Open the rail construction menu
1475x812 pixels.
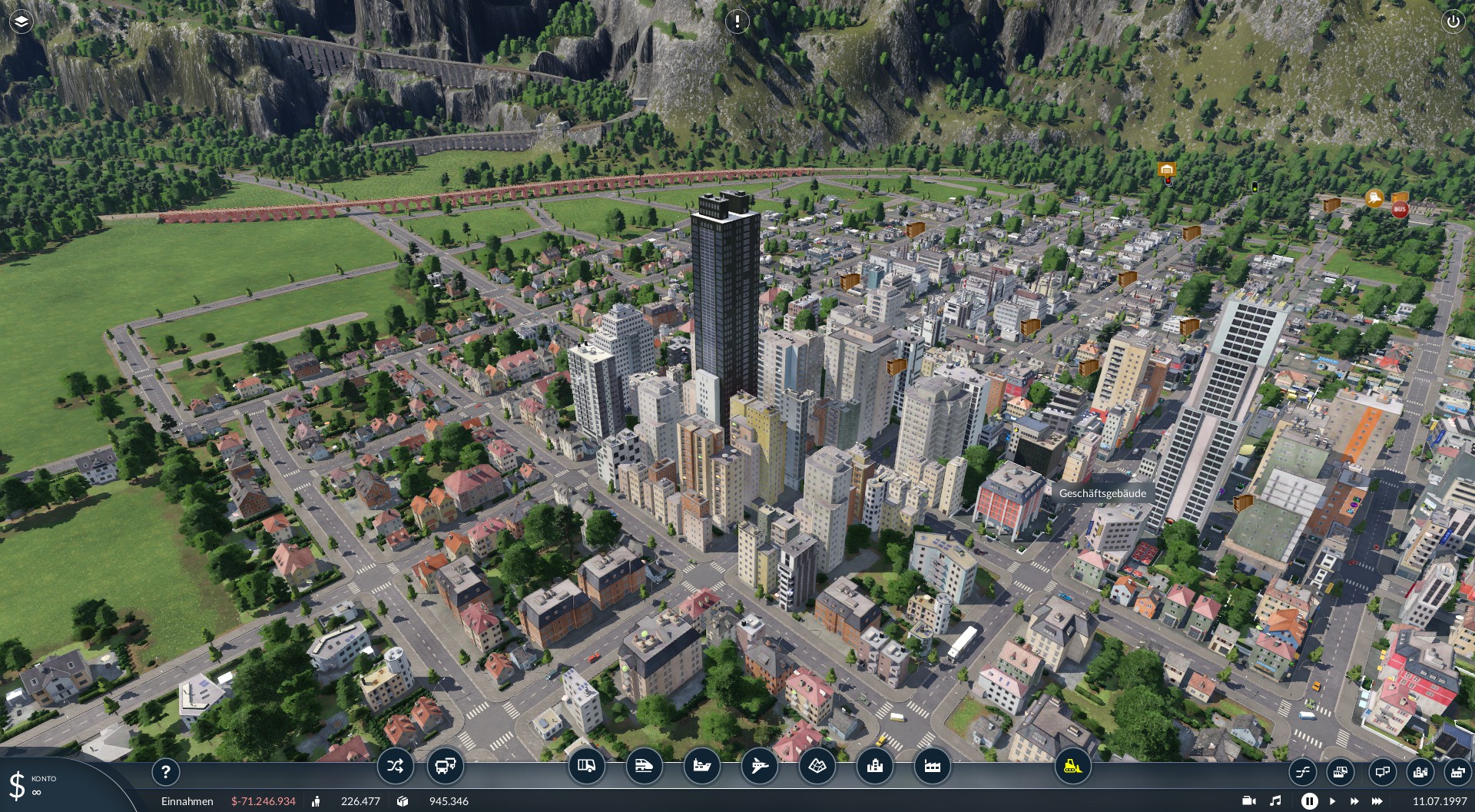(x=644, y=766)
